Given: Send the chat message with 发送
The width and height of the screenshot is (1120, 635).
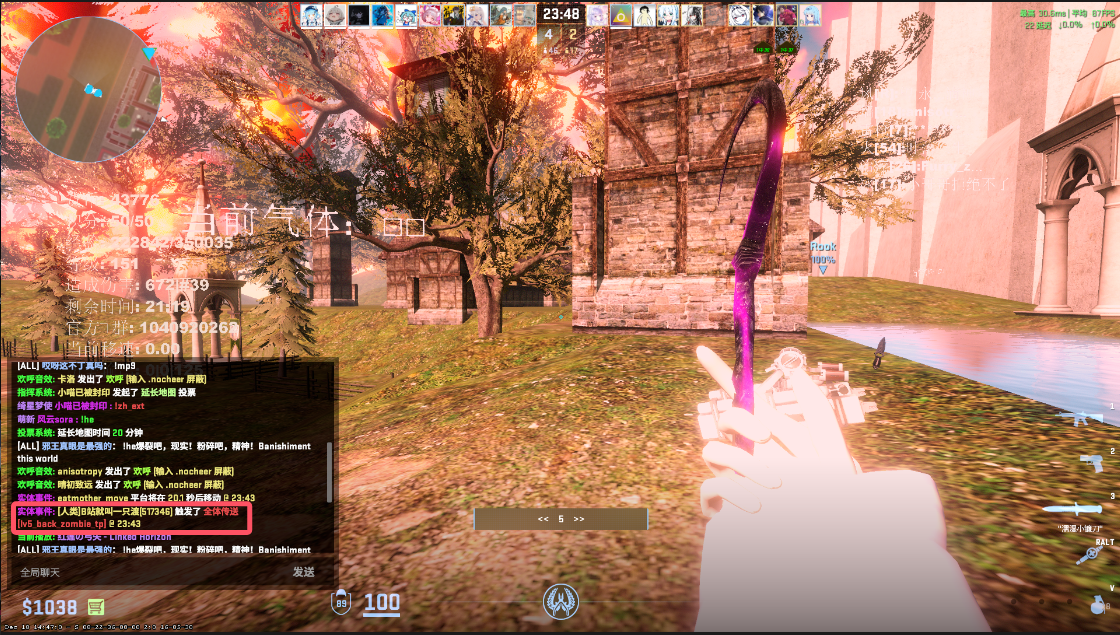Looking at the screenshot, I should pos(304,572).
